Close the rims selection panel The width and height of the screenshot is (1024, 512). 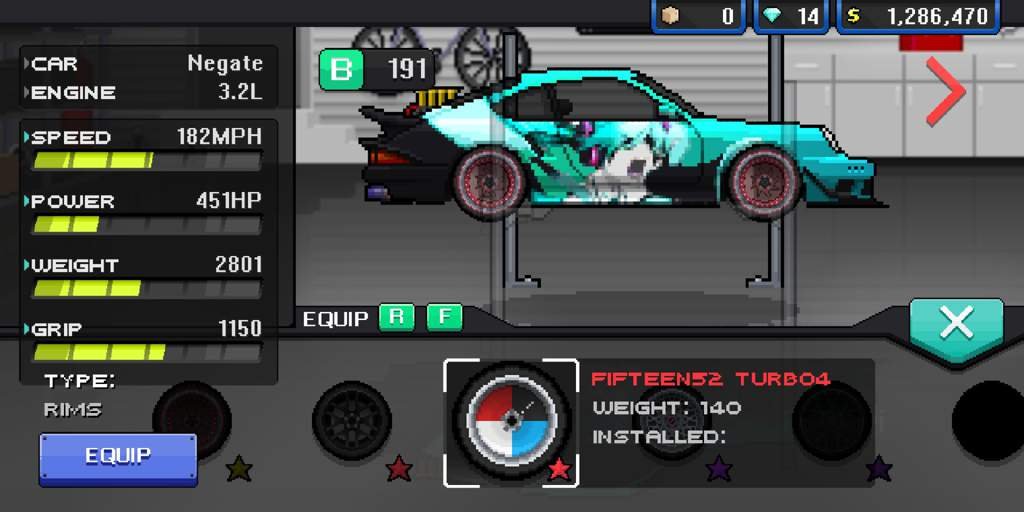click(956, 323)
